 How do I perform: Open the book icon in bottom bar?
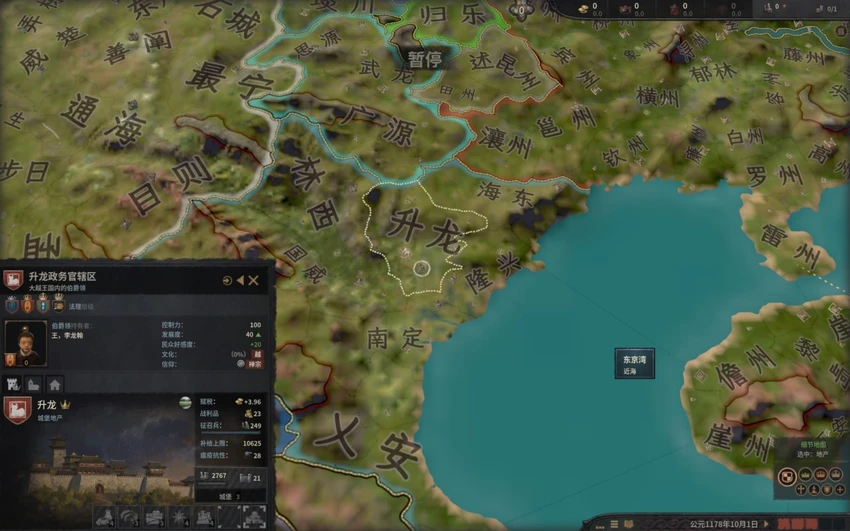click(628, 523)
